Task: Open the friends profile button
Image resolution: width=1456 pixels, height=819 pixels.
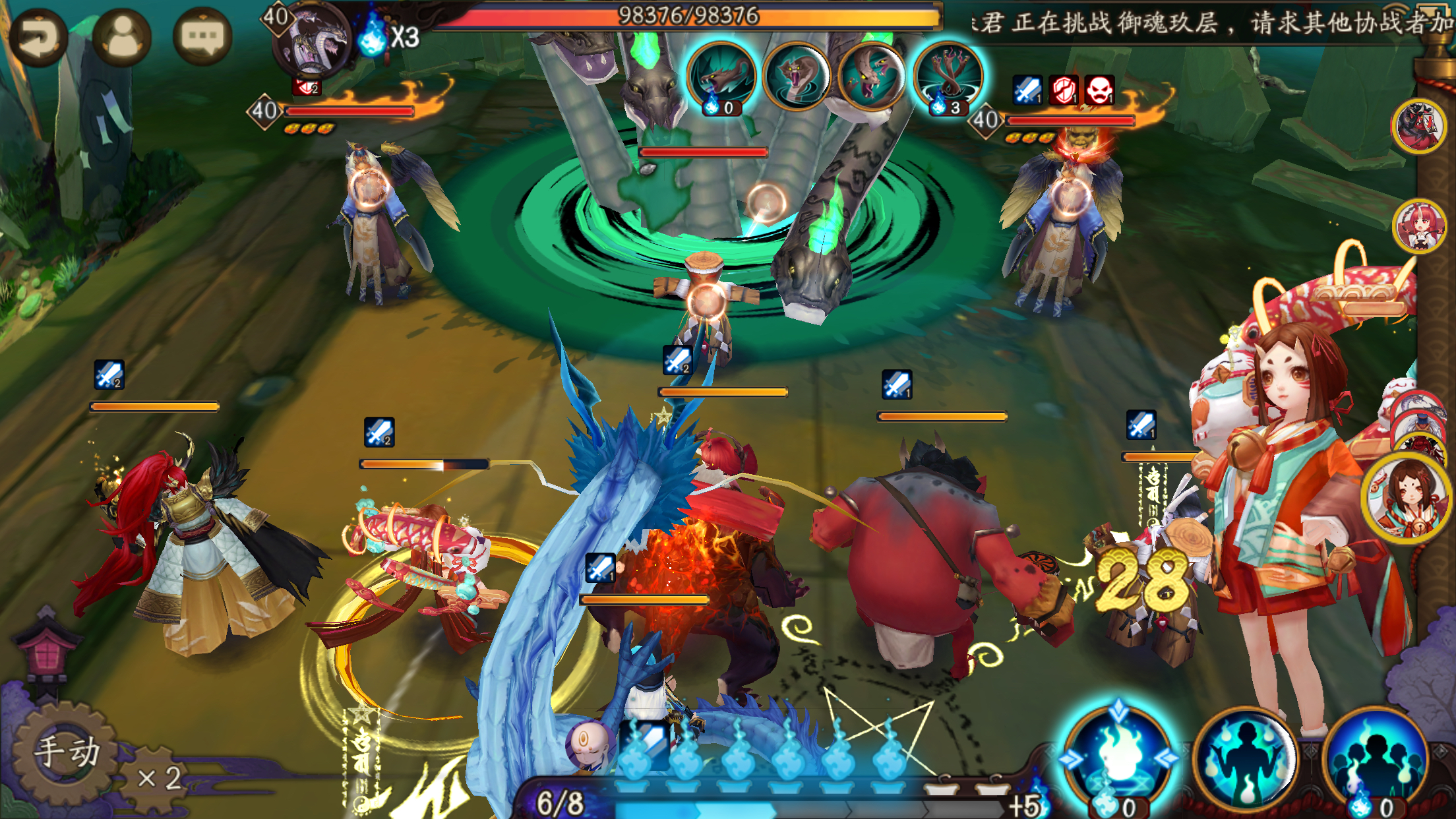Action: 122,37
